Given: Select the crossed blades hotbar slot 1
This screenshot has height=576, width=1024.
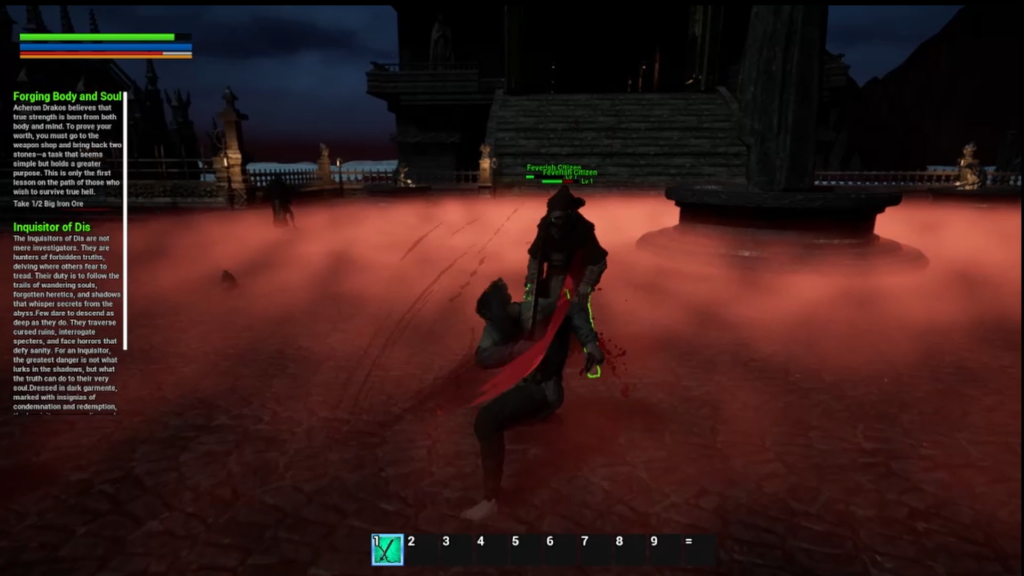Looking at the screenshot, I should pyautogui.click(x=387, y=549).
